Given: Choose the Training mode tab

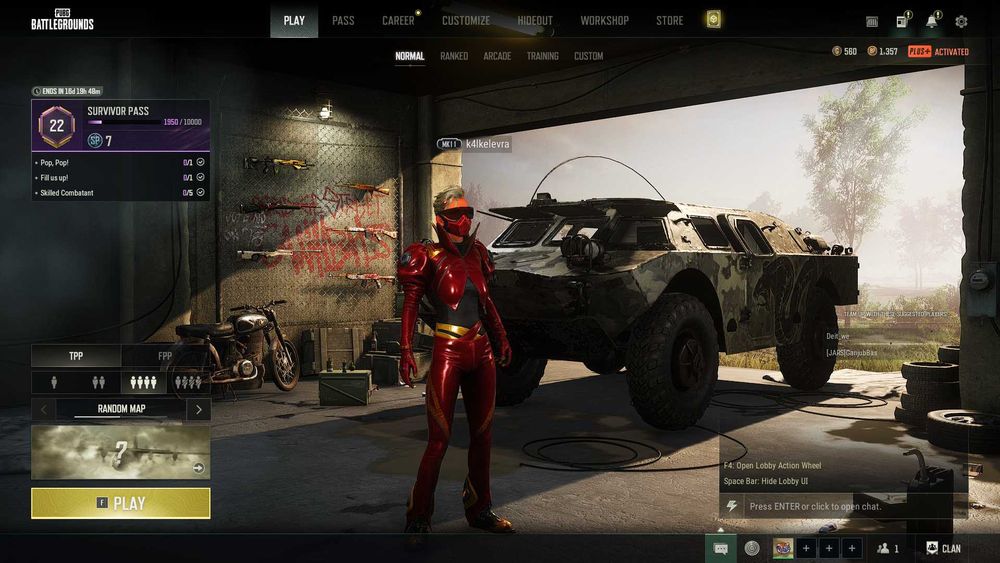Looking at the screenshot, I should click(542, 56).
